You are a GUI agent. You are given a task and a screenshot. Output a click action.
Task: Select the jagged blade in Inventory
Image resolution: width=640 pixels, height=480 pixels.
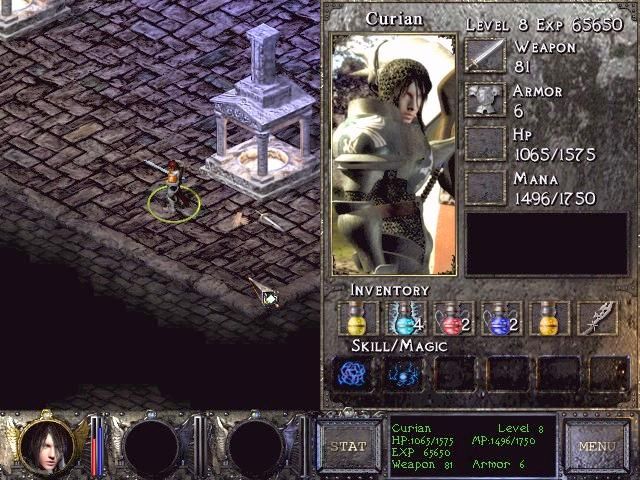[597, 319]
